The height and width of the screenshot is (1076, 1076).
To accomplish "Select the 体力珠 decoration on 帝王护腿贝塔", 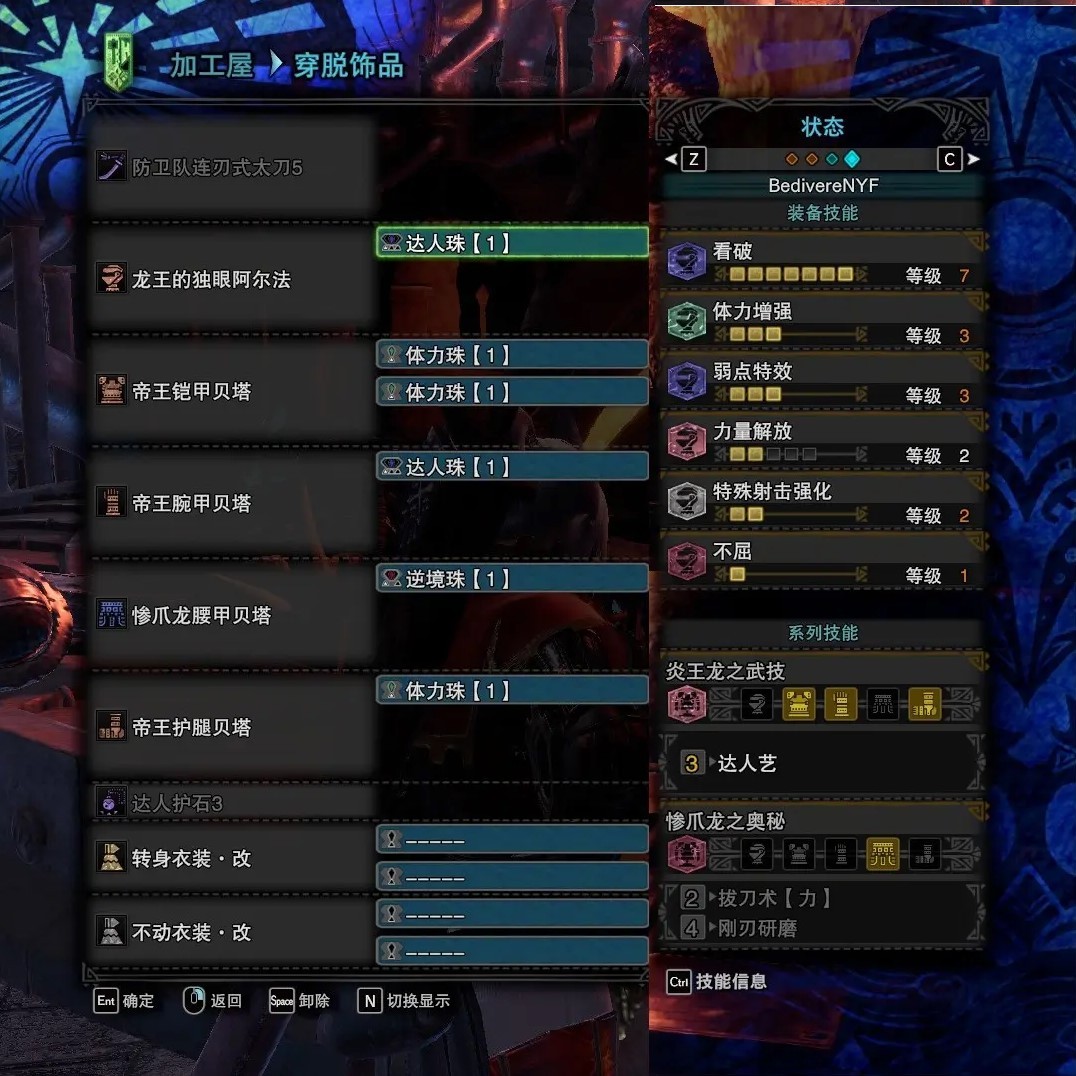I will pos(512,691).
